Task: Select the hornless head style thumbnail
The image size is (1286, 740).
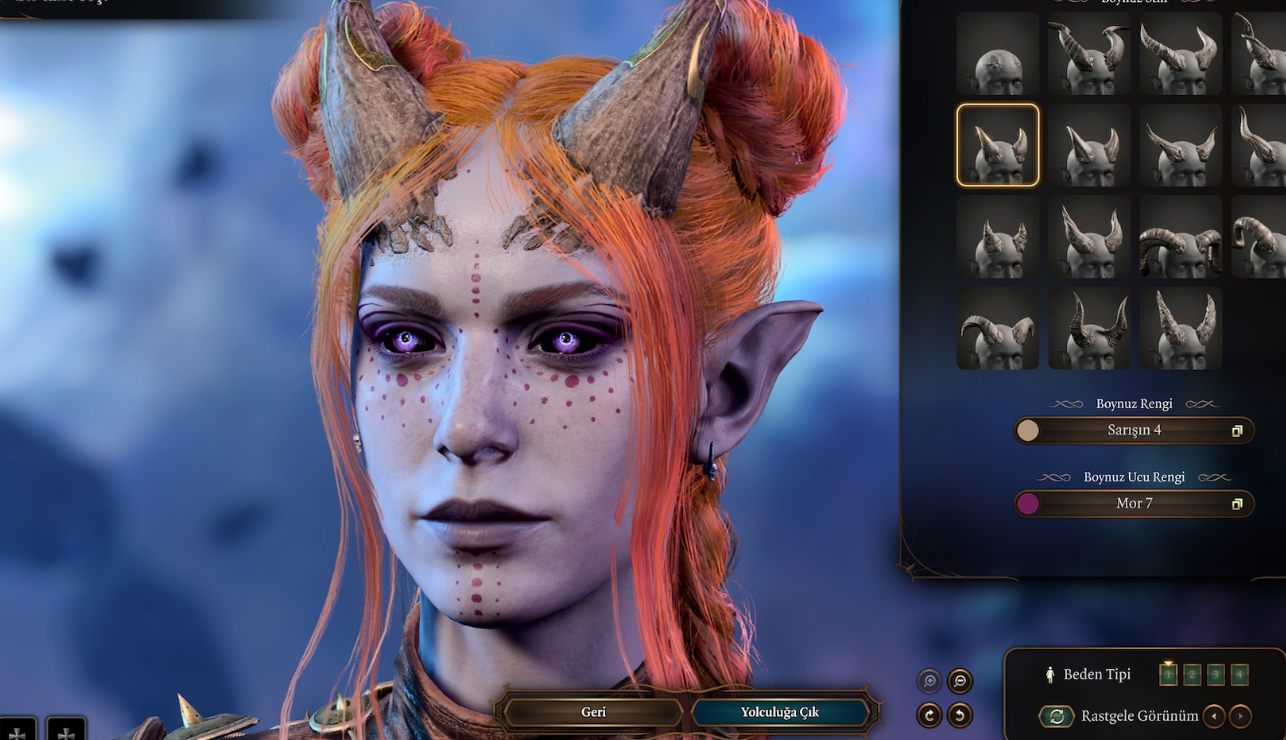Action: (997, 55)
